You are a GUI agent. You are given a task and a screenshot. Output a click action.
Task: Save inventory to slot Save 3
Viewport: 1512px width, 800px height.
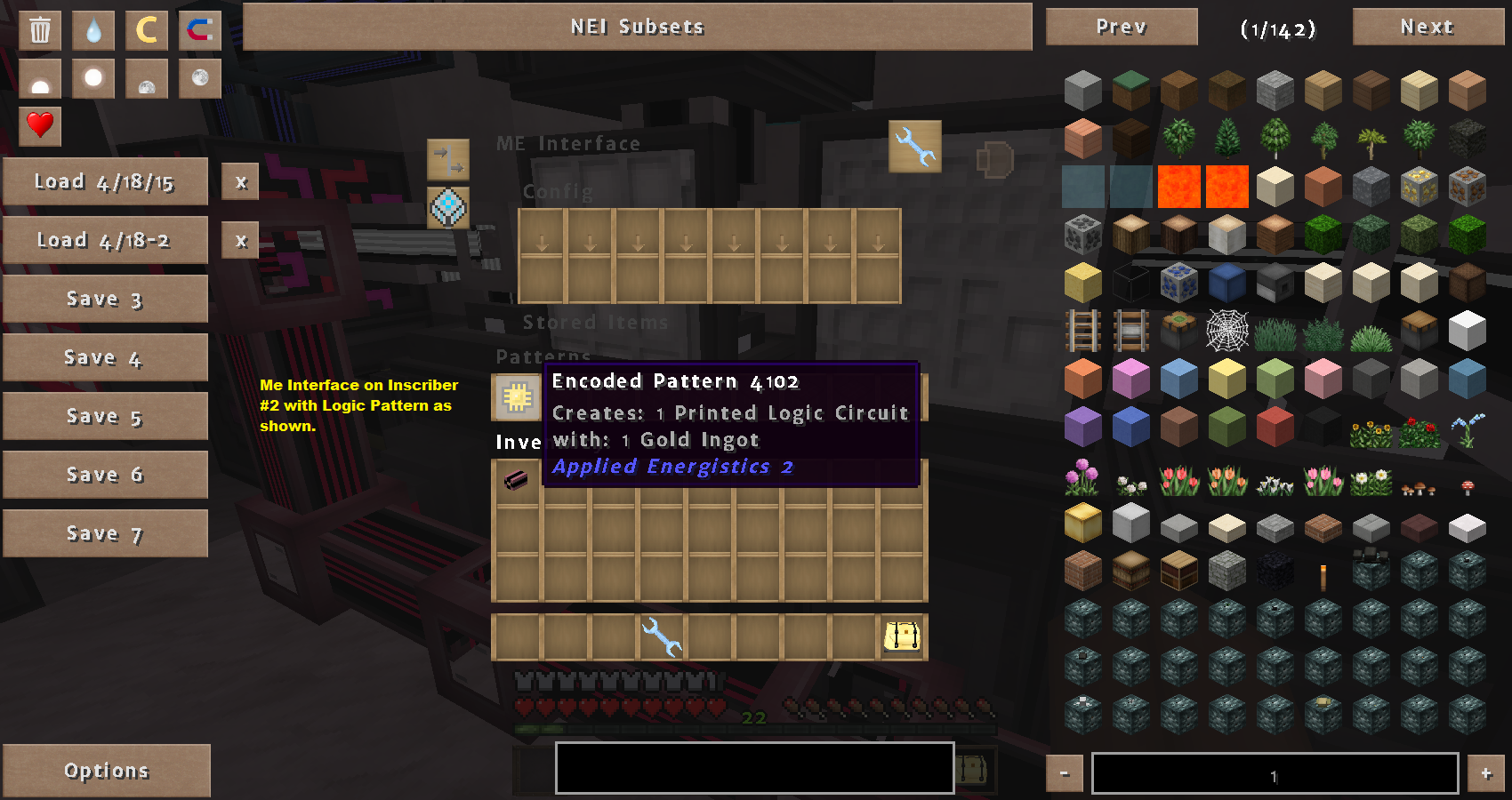click(x=105, y=299)
